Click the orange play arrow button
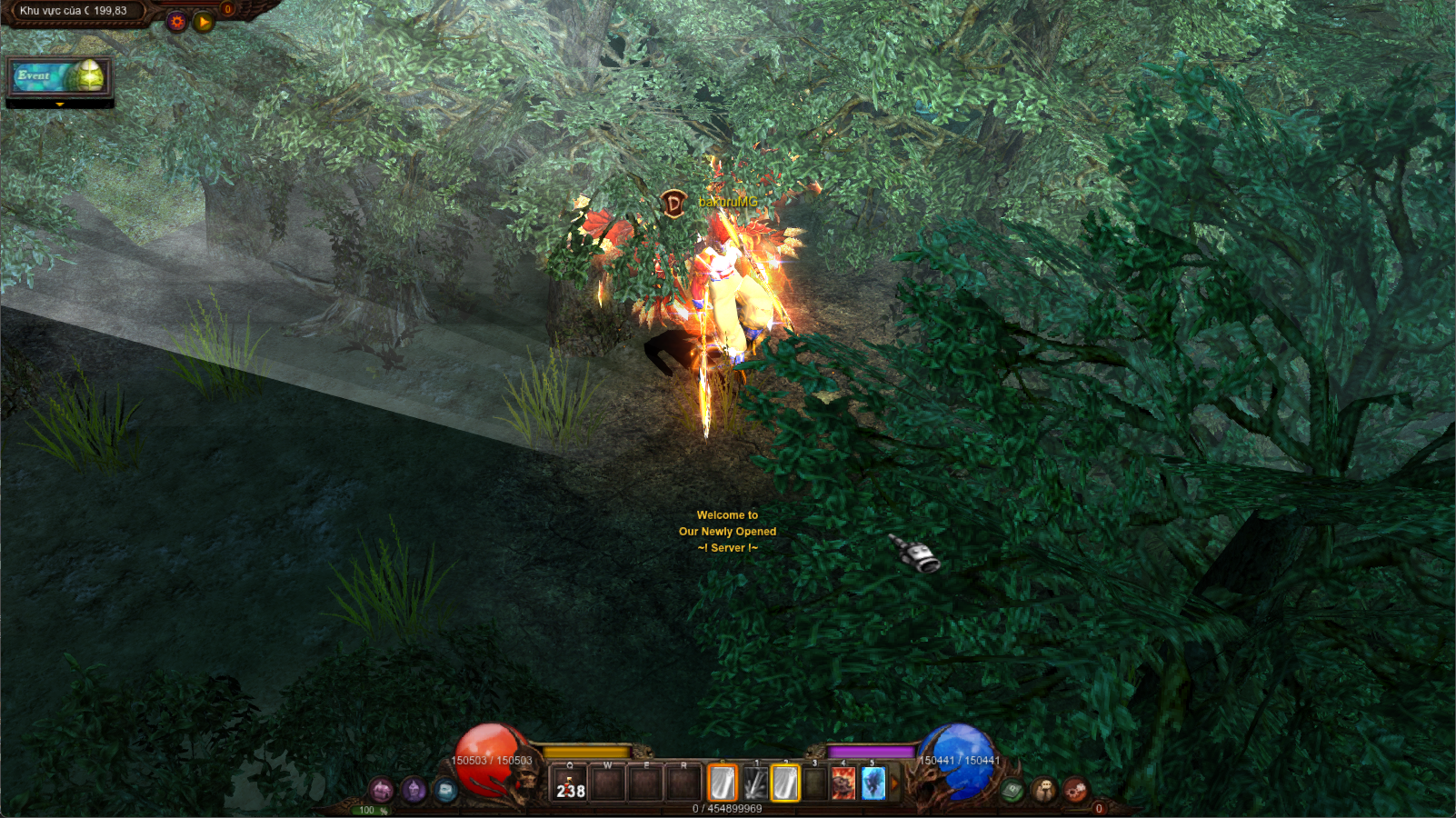 204,21
